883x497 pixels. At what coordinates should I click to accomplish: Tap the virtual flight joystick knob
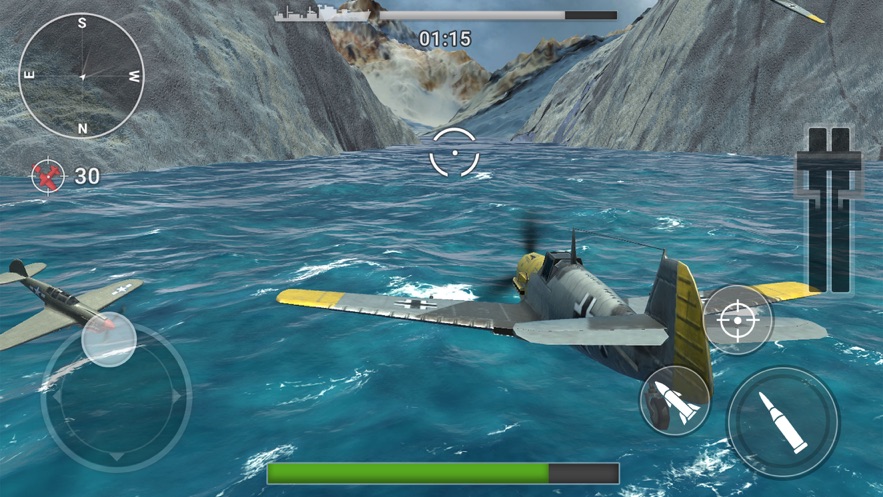[109, 339]
